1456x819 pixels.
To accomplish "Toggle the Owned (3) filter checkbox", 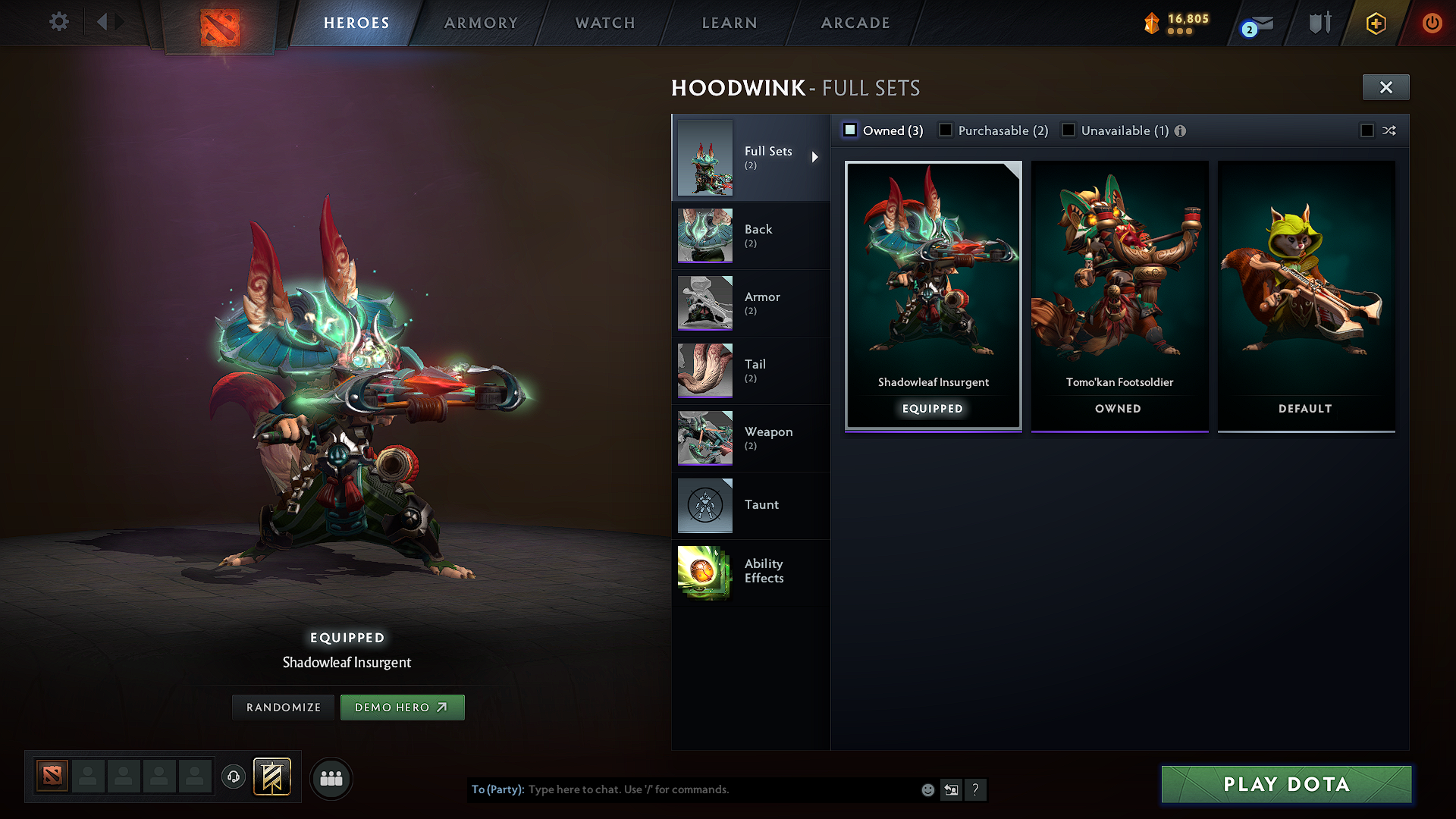I will click(x=850, y=130).
